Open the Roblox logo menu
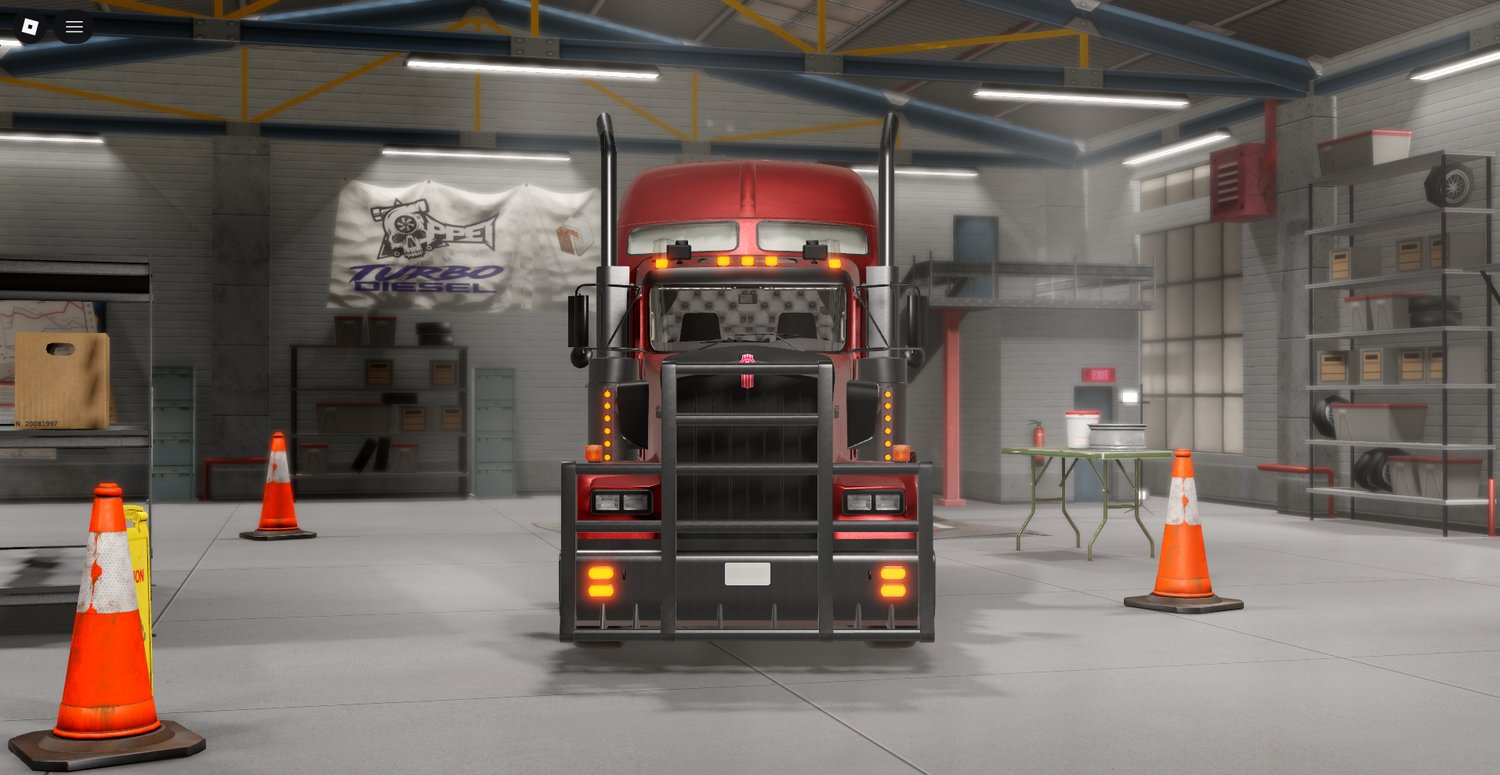Image resolution: width=1500 pixels, height=775 pixels. [x=29, y=27]
